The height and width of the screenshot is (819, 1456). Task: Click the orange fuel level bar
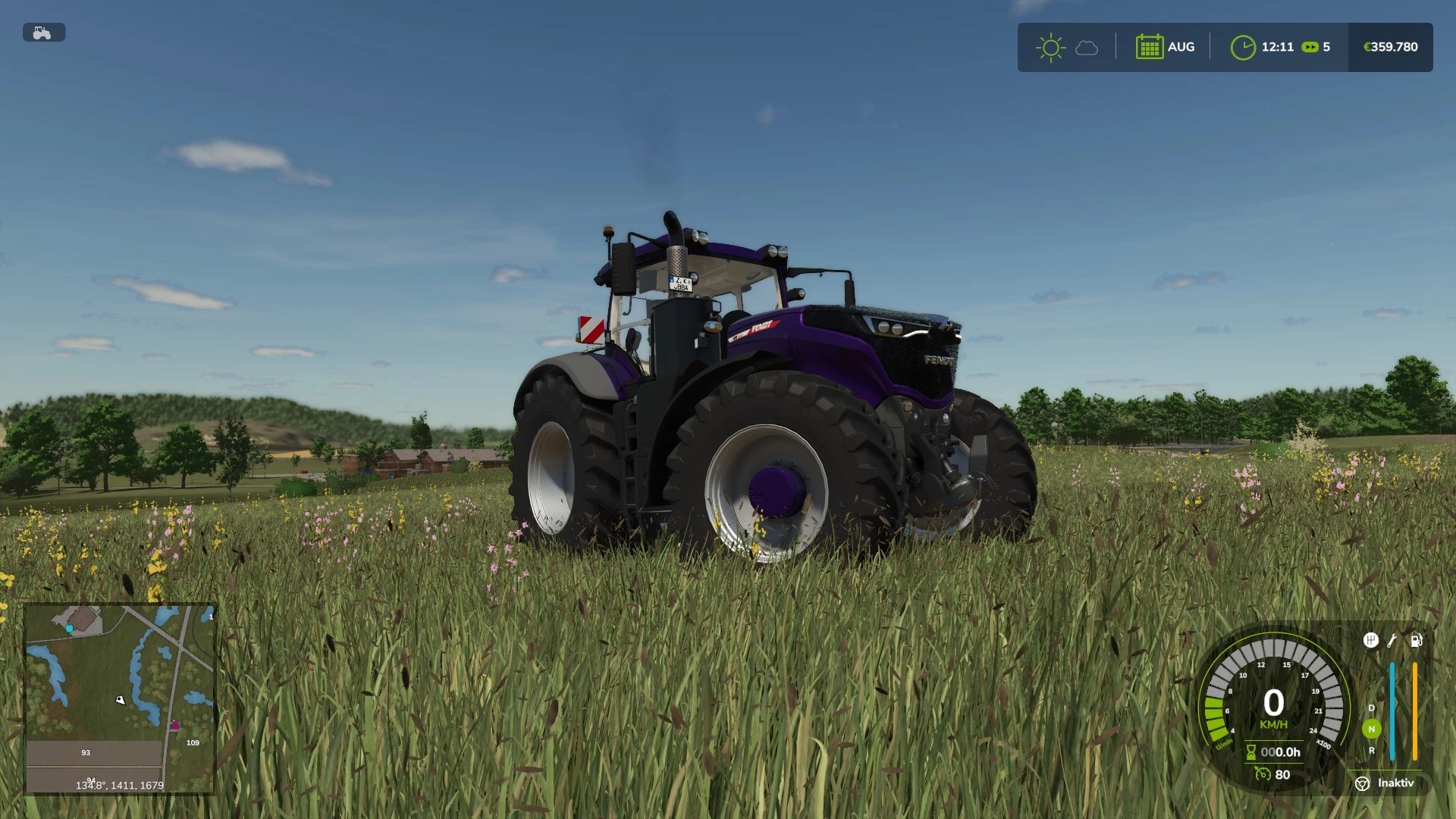[1415, 711]
